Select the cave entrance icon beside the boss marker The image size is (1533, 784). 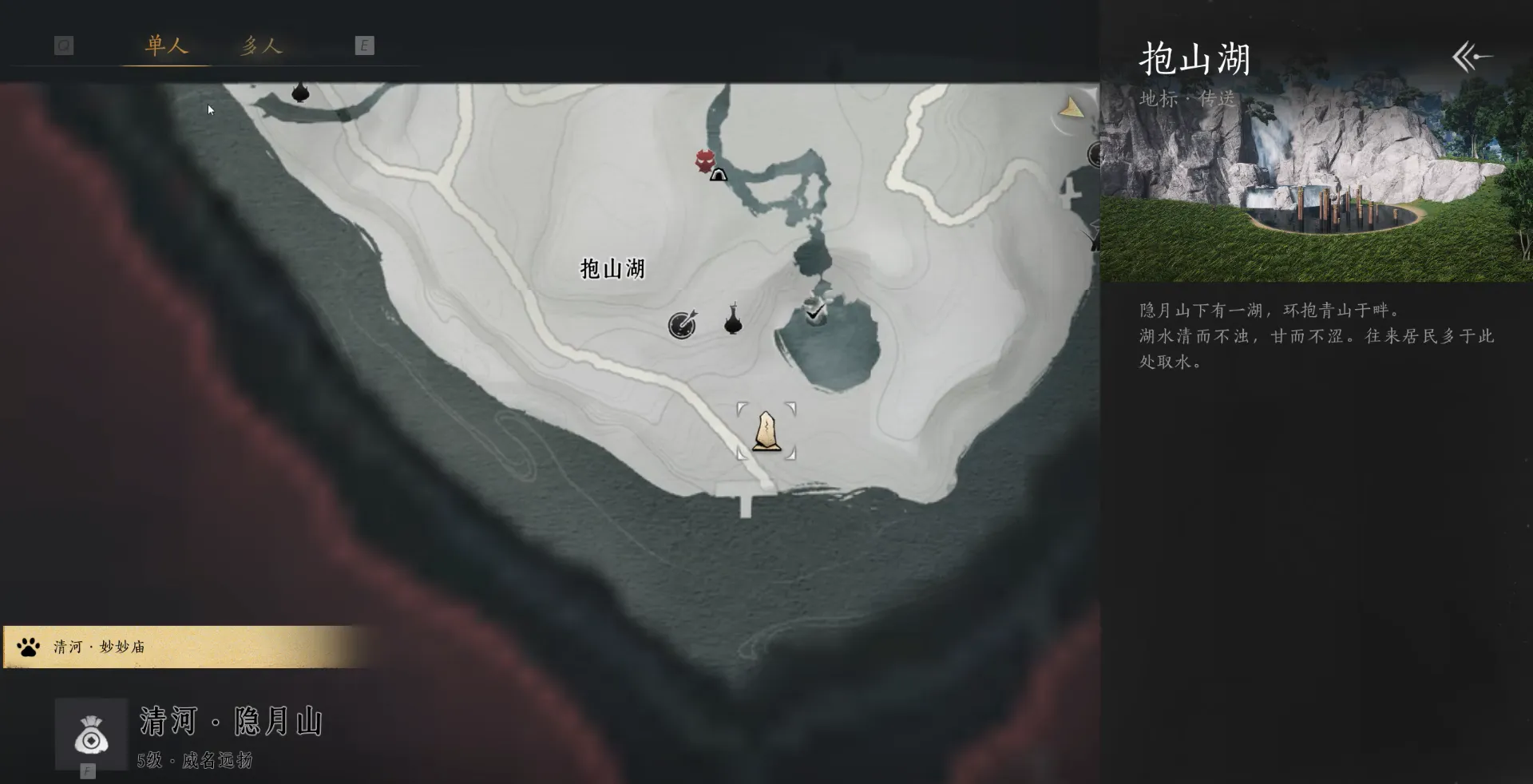[718, 174]
